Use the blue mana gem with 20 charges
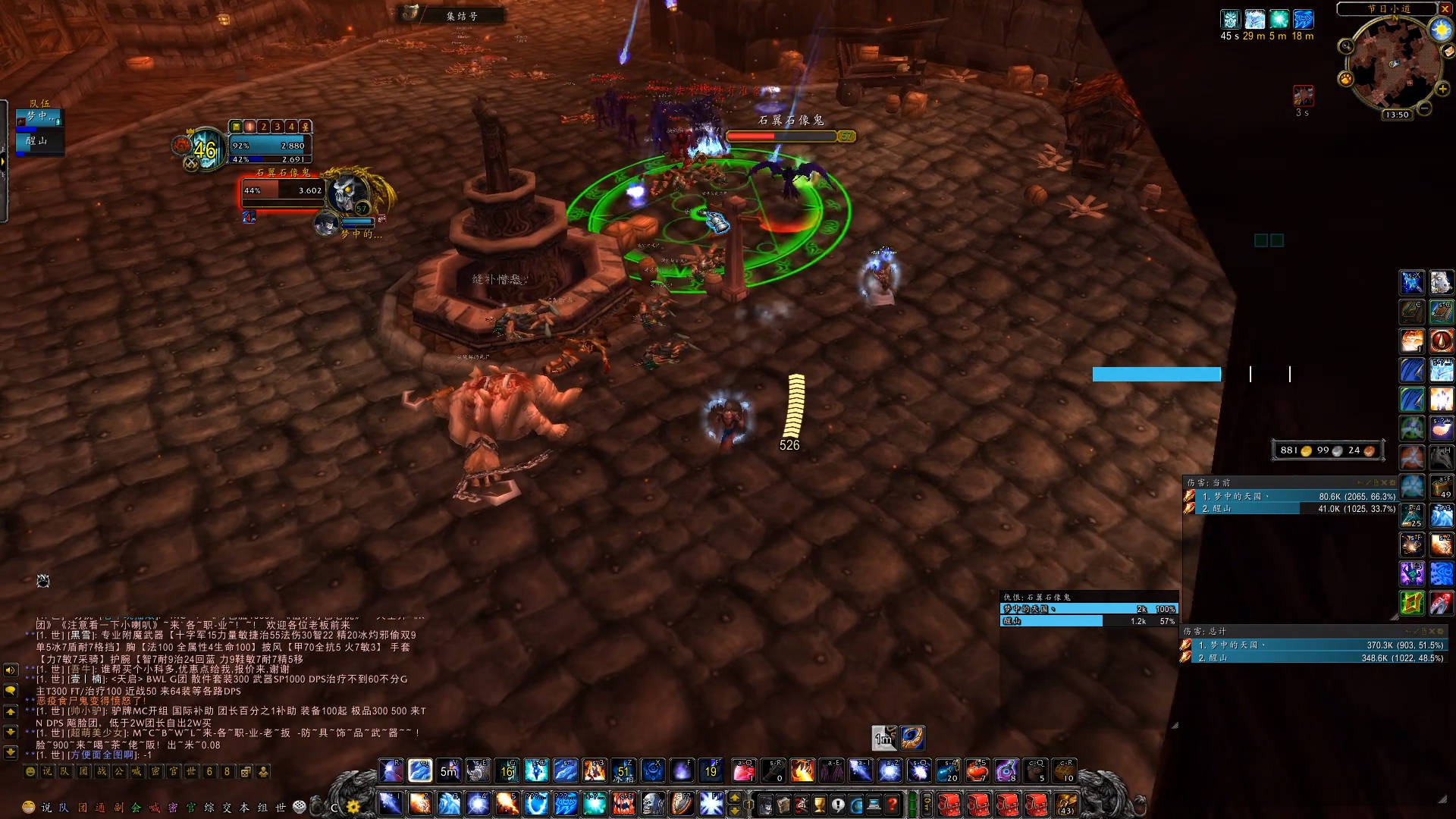 click(948, 770)
